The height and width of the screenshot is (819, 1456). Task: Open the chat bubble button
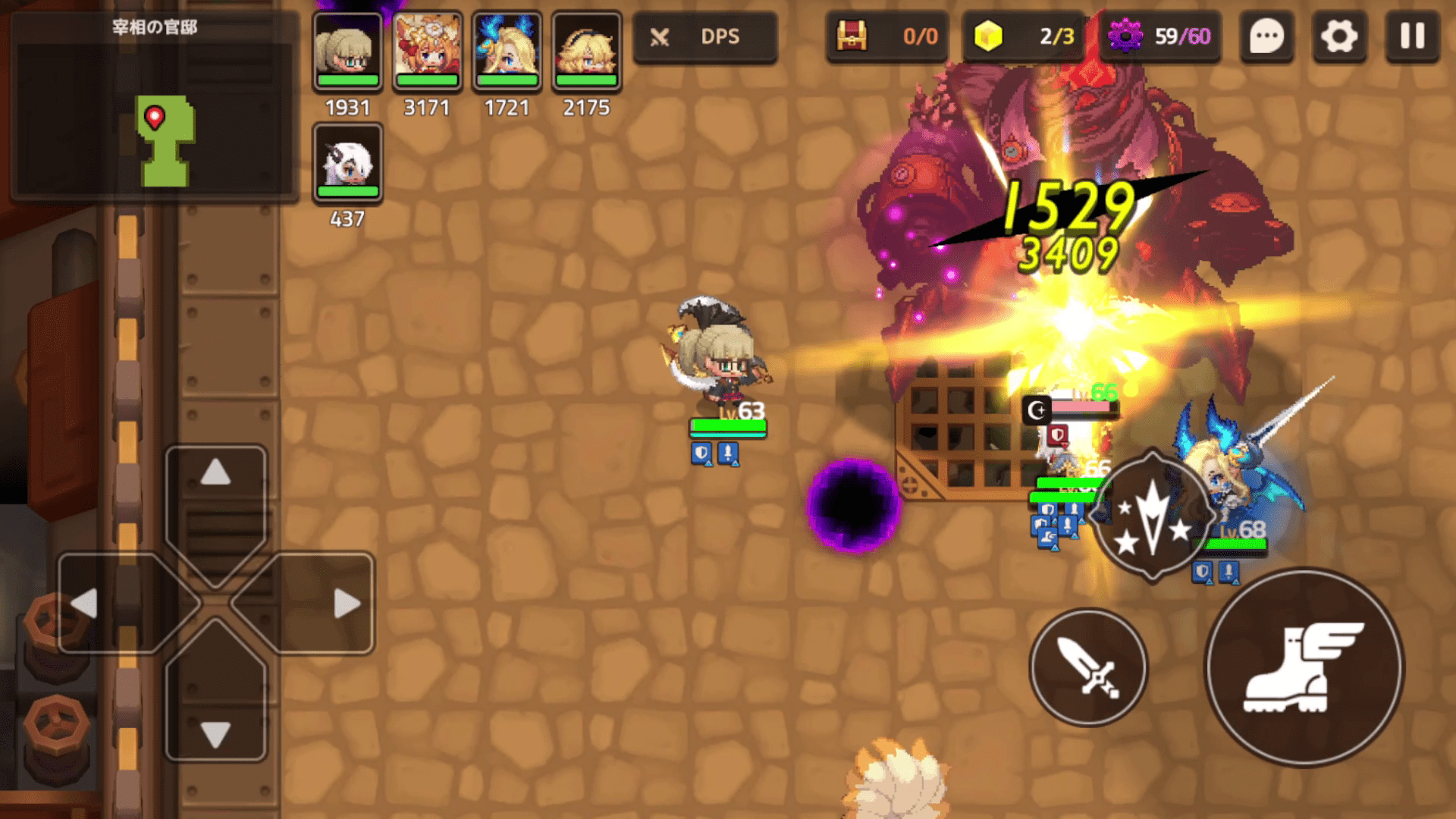[x=1266, y=36]
